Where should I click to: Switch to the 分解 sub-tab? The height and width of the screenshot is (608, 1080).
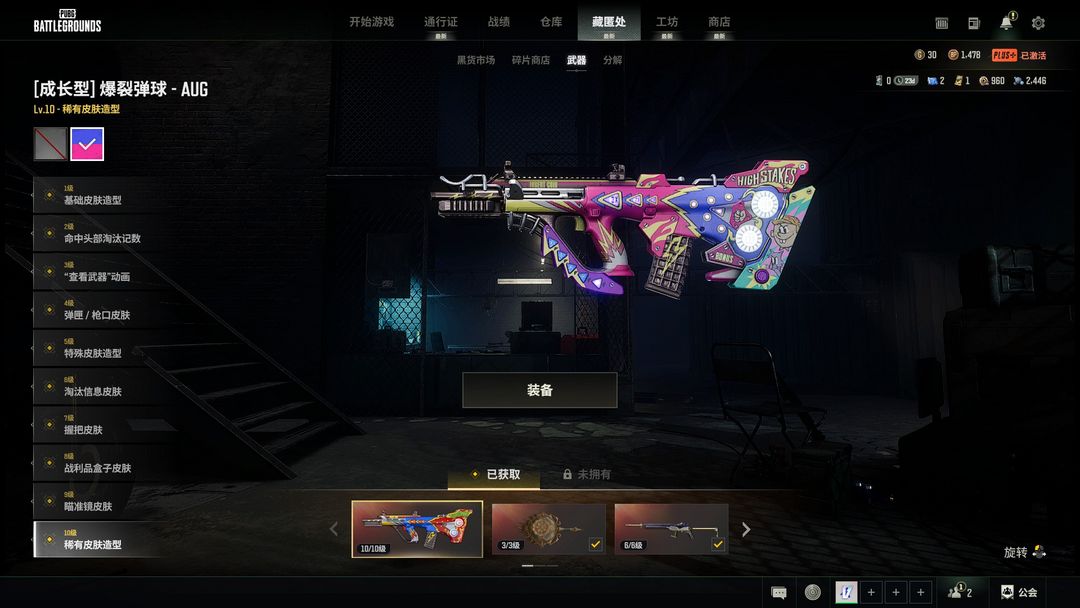[x=612, y=60]
